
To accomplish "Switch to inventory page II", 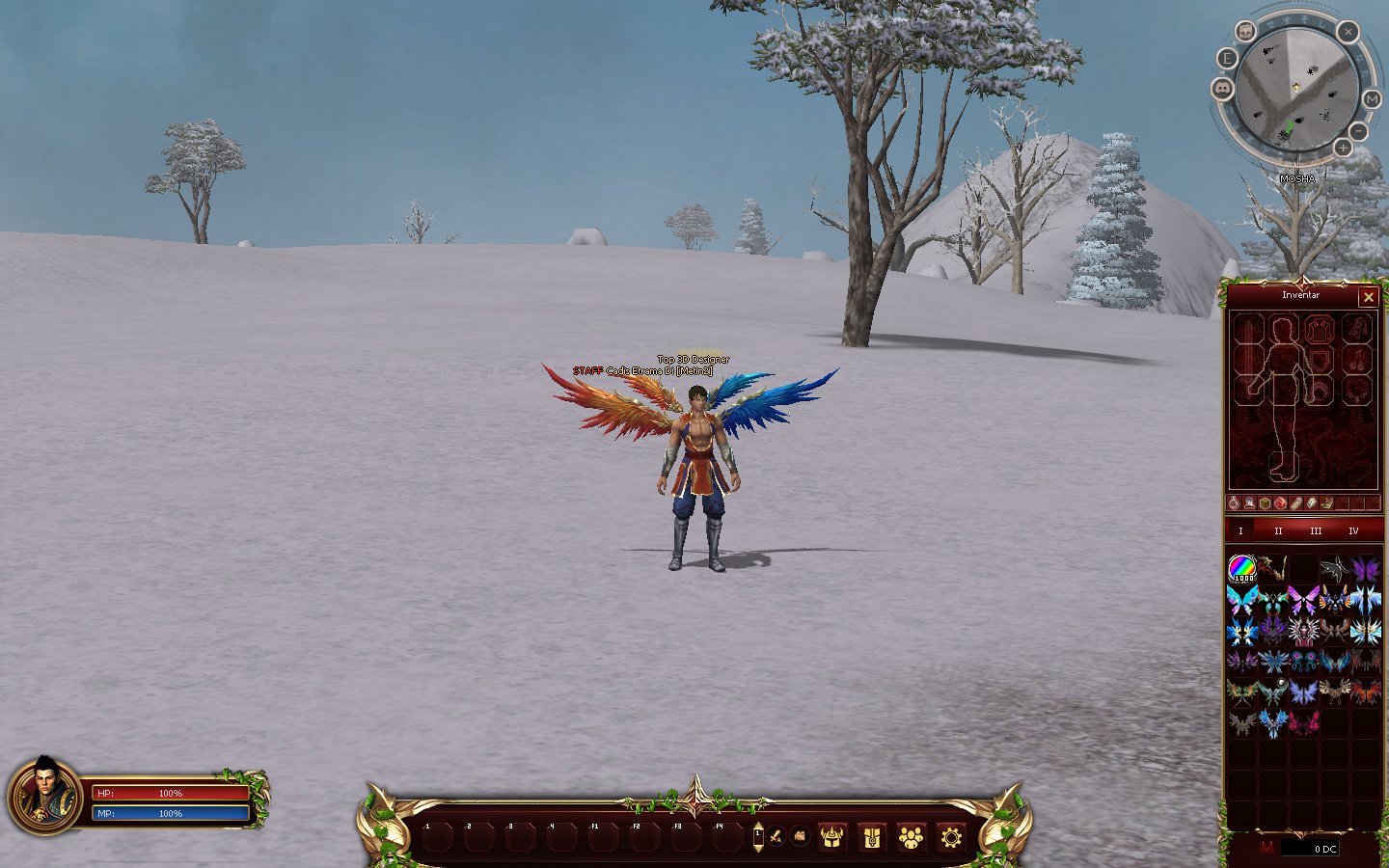I will [x=1278, y=531].
